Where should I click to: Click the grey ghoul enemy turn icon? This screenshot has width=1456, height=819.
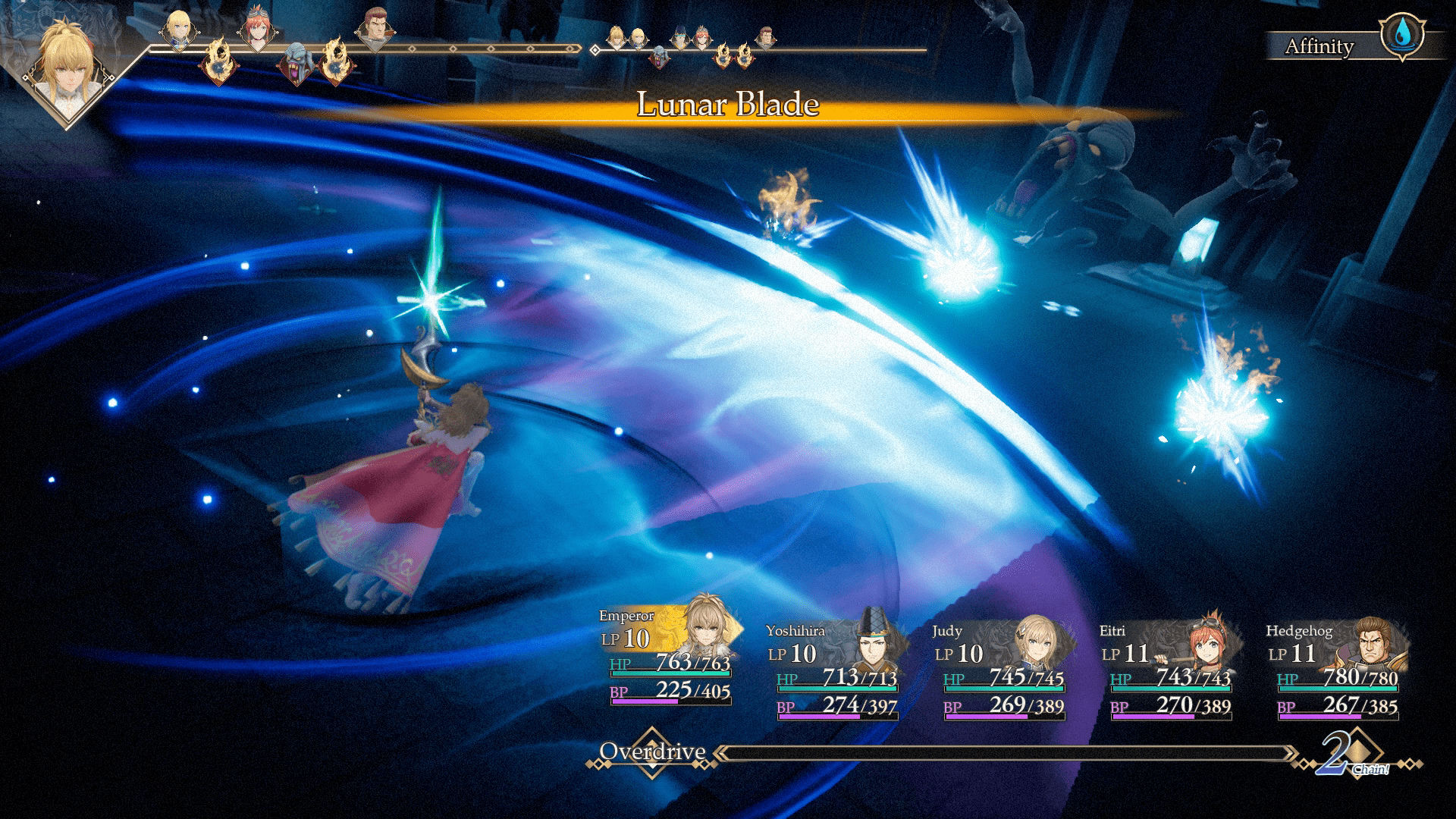click(x=295, y=62)
